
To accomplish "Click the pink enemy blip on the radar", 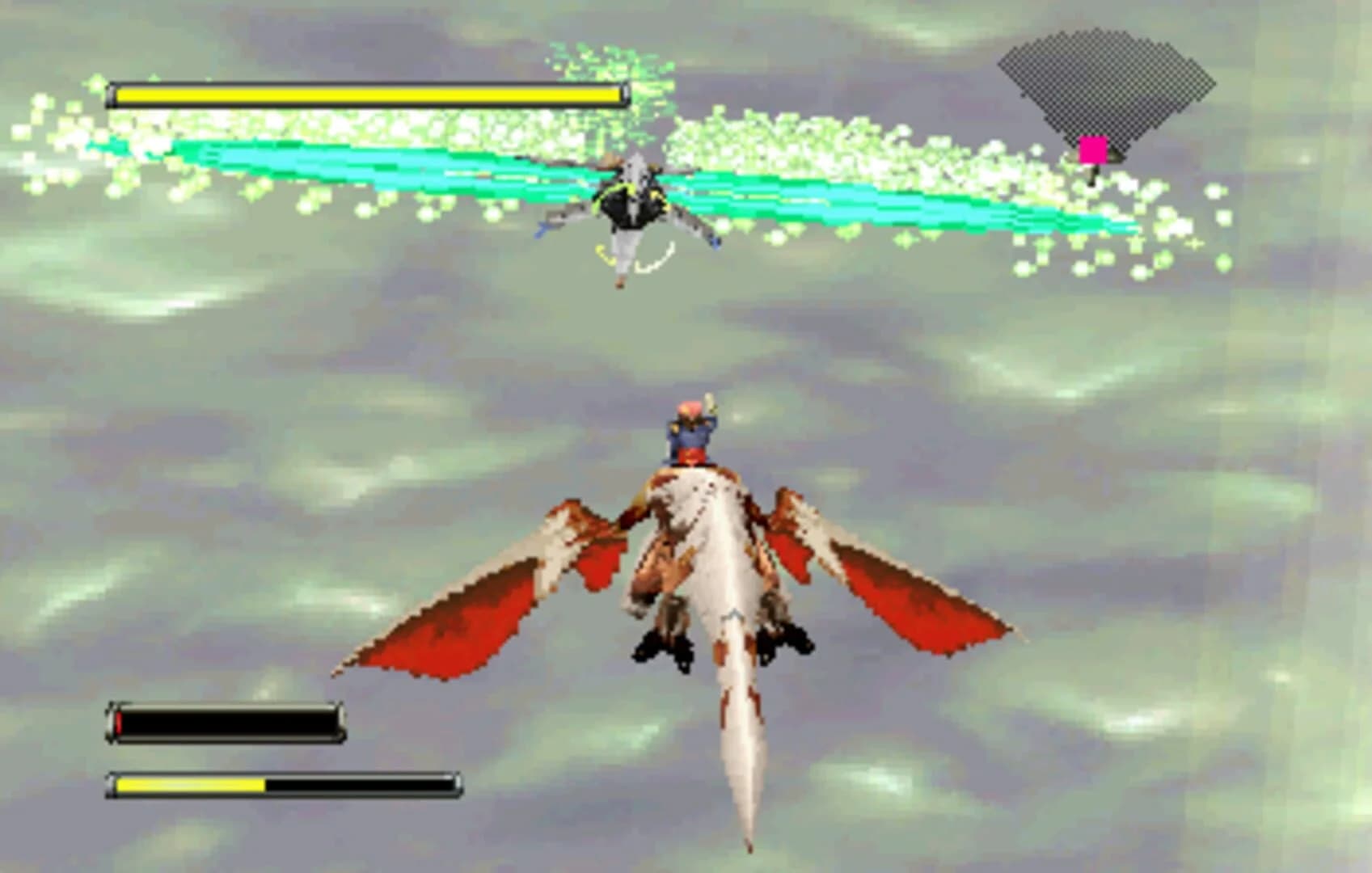I will click(1092, 147).
